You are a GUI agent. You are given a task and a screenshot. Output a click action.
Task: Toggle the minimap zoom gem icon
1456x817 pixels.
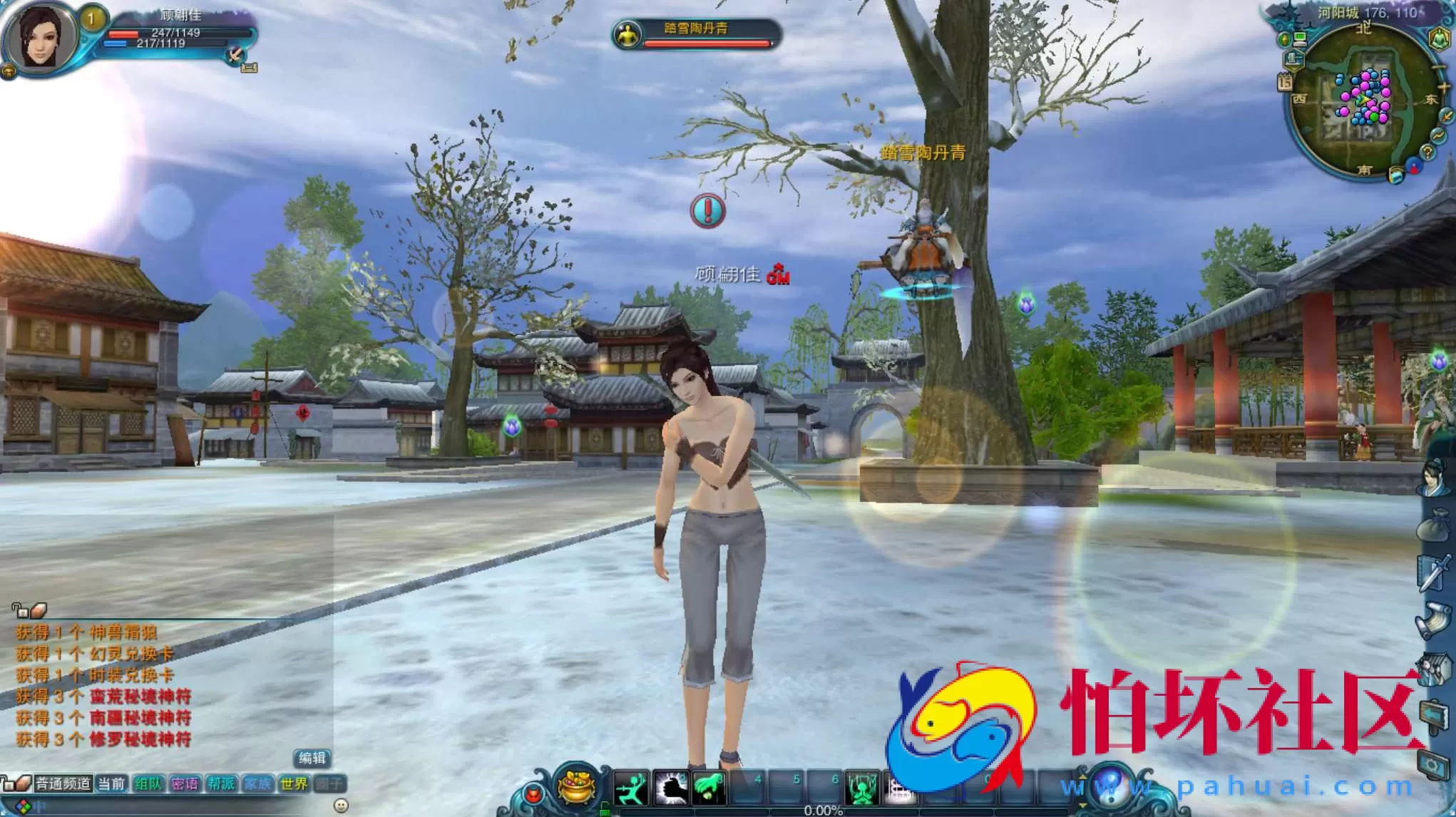1285,39
